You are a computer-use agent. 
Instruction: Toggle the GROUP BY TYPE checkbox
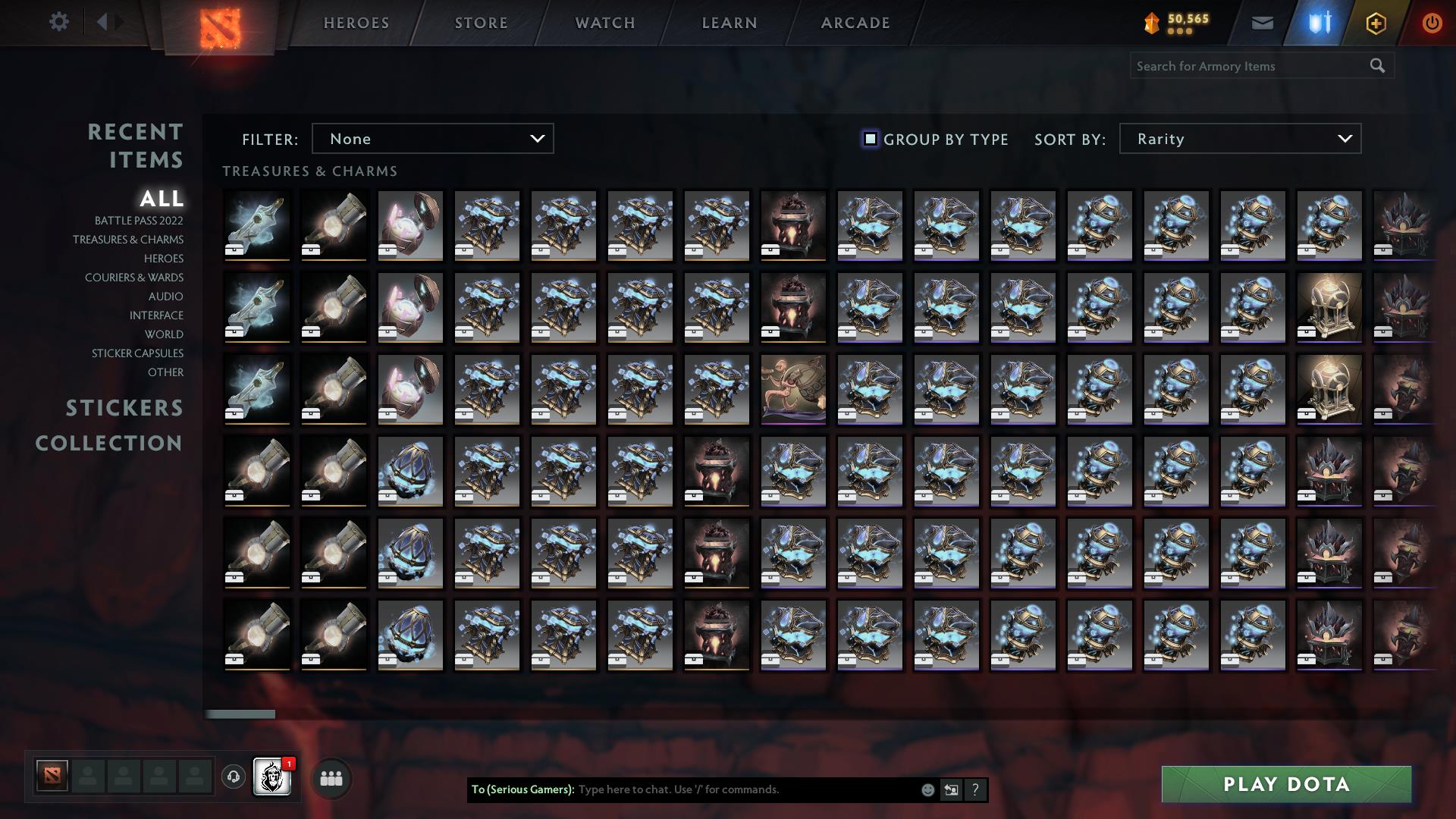pyautogui.click(x=869, y=139)
